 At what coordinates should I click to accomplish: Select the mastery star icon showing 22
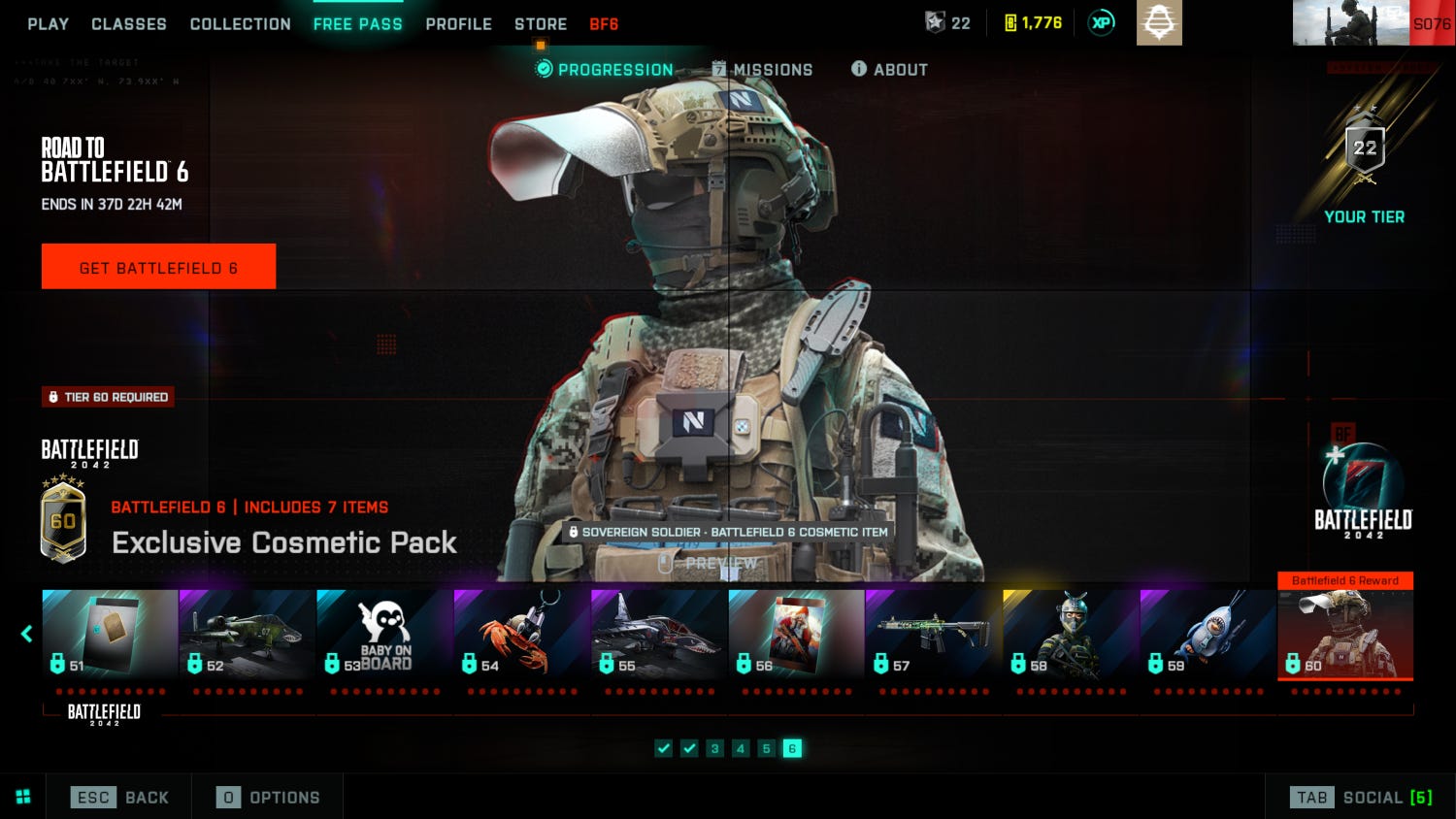[934, 22]
